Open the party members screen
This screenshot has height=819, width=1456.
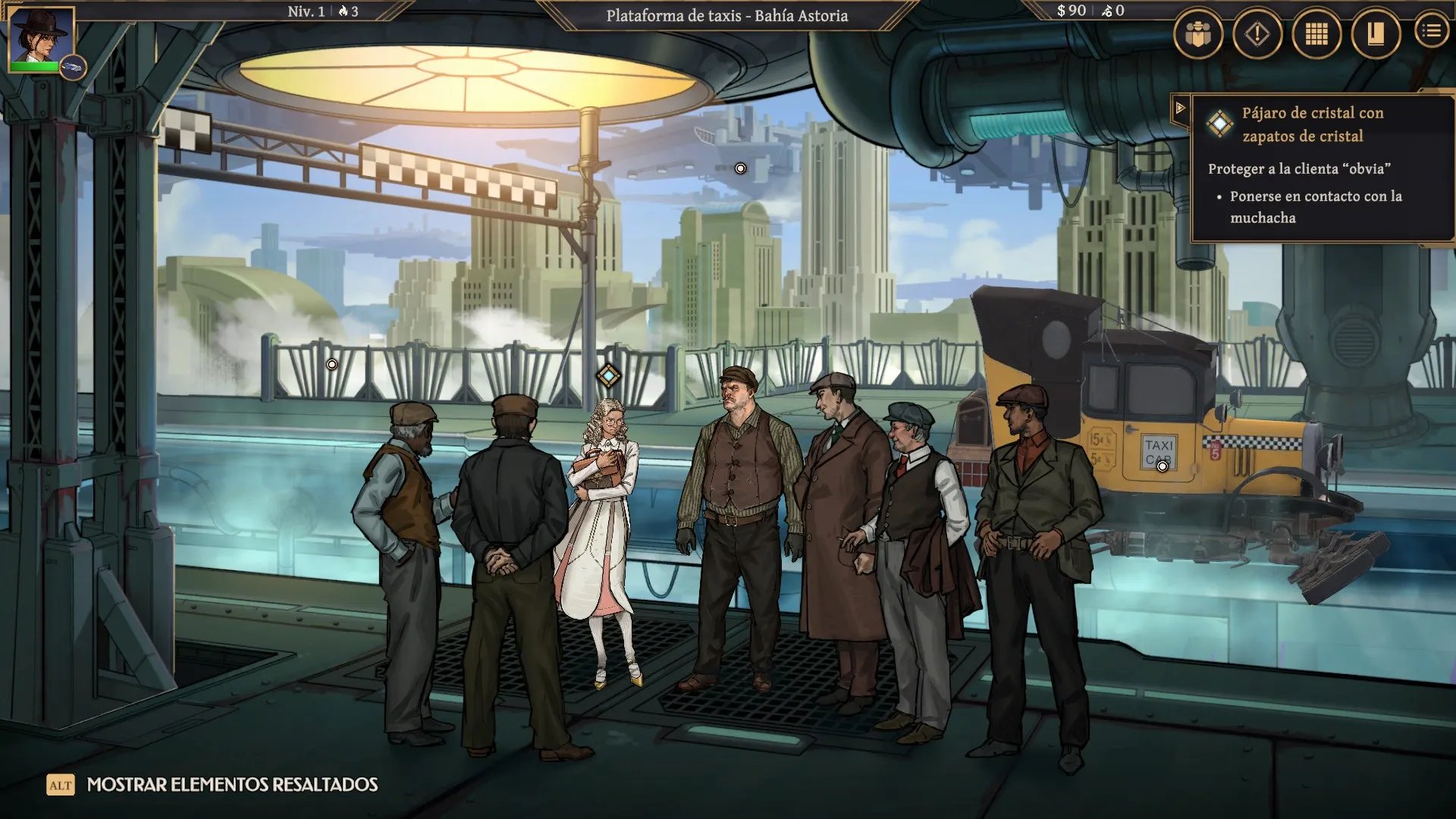tap(1198, 34)
